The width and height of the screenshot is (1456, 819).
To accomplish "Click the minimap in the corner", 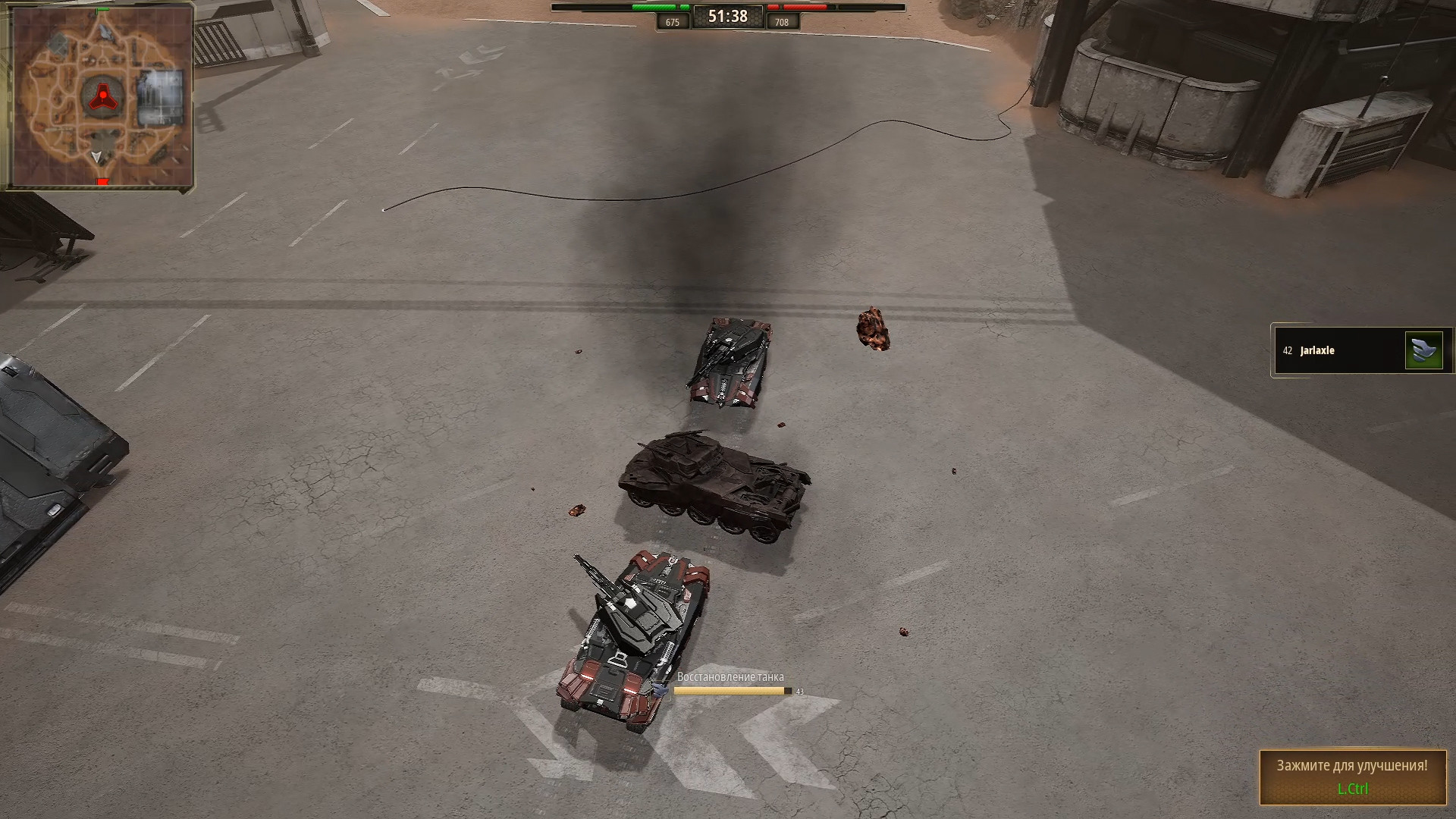I will (98, 96).
